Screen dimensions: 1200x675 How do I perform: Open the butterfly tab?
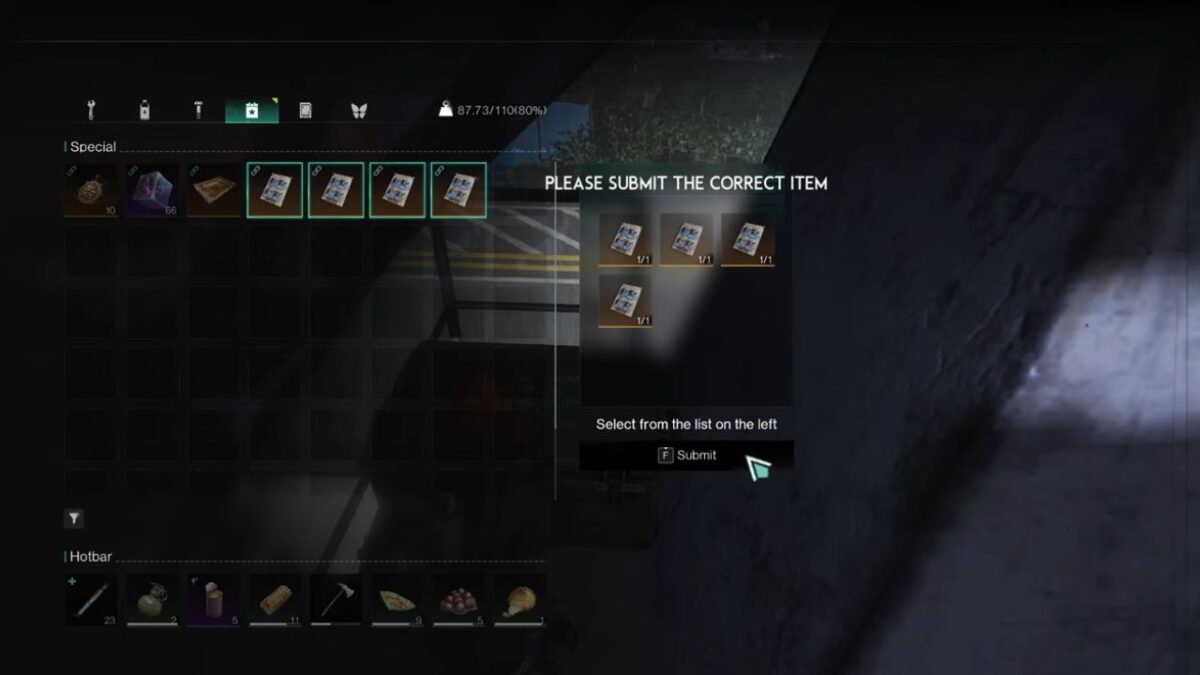358,110
